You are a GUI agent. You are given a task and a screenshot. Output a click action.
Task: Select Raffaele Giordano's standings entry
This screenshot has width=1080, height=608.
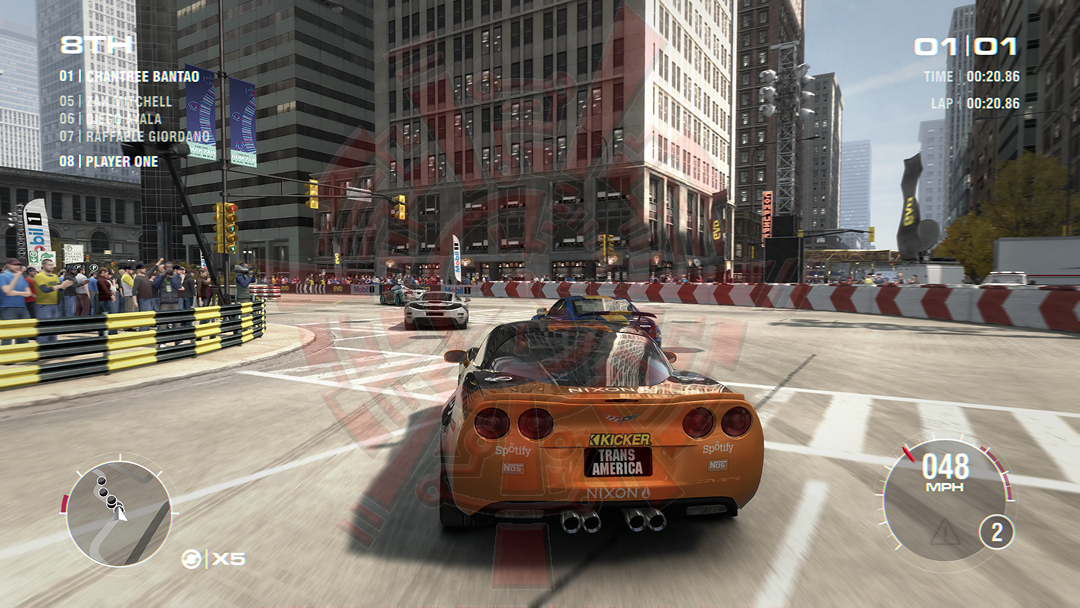click(x=134, y=136)
